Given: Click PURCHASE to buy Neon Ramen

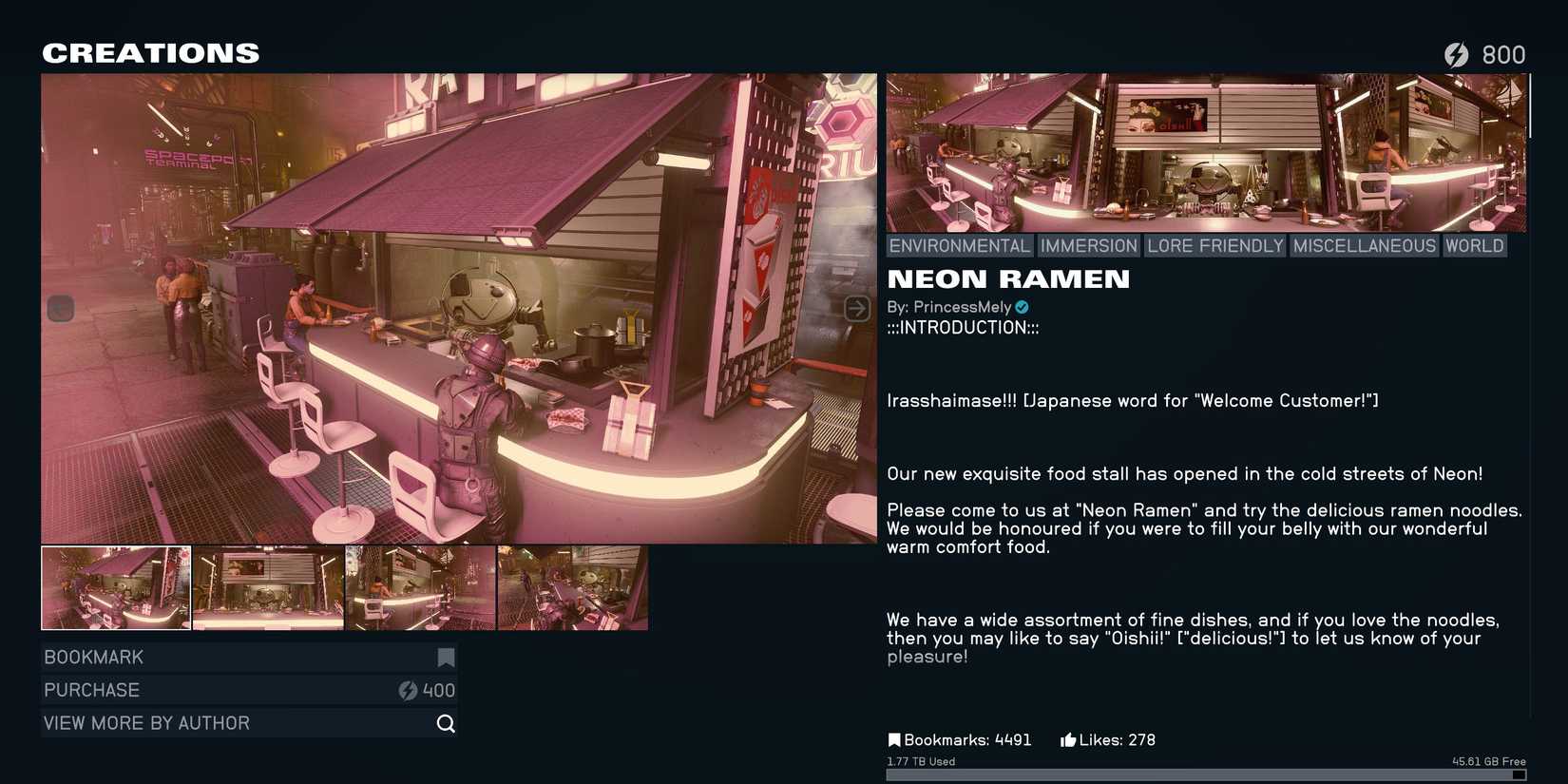Looking at the screenshot, I should (x=190, y=690).
